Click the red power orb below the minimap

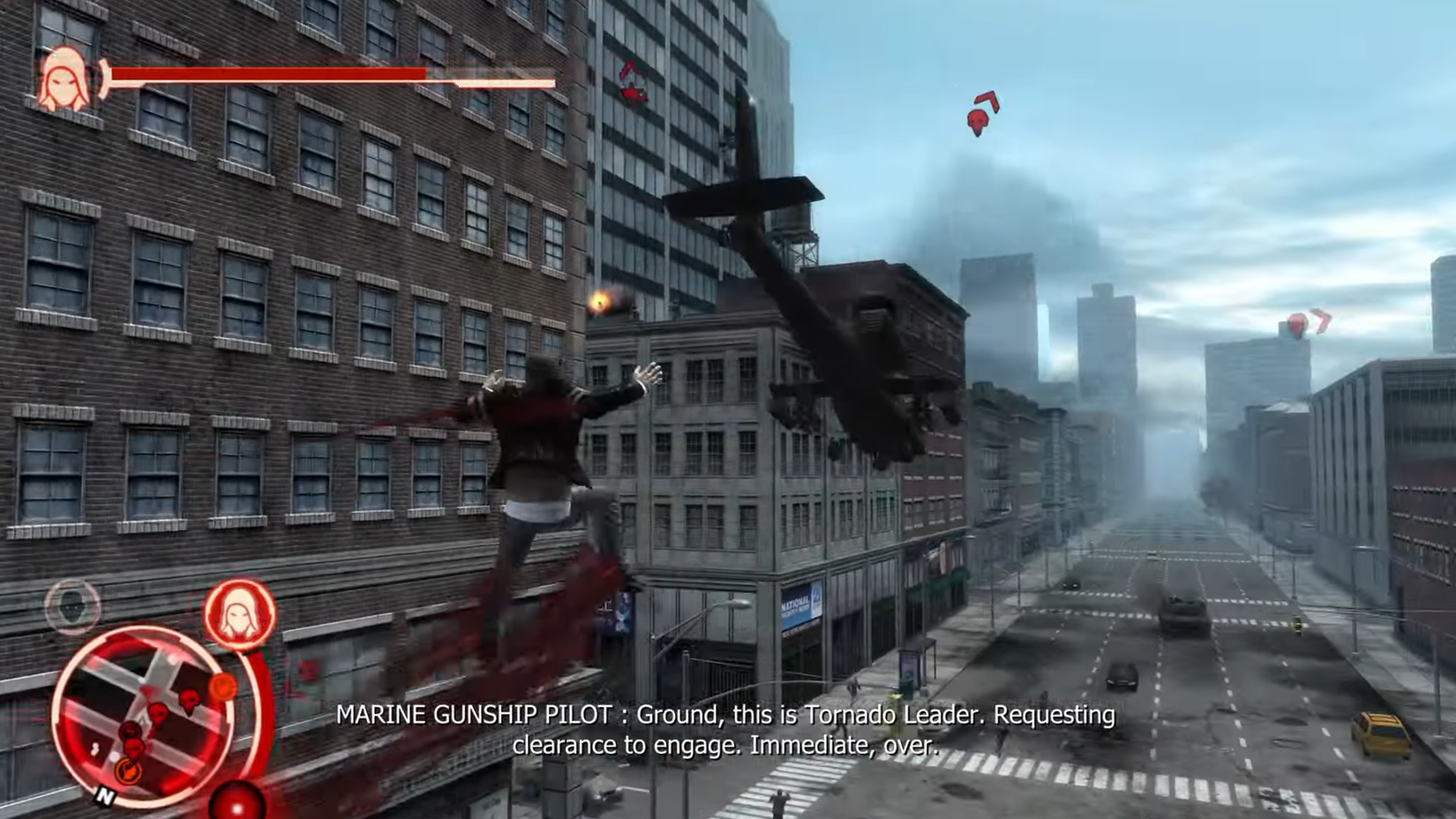pos(237,803)
